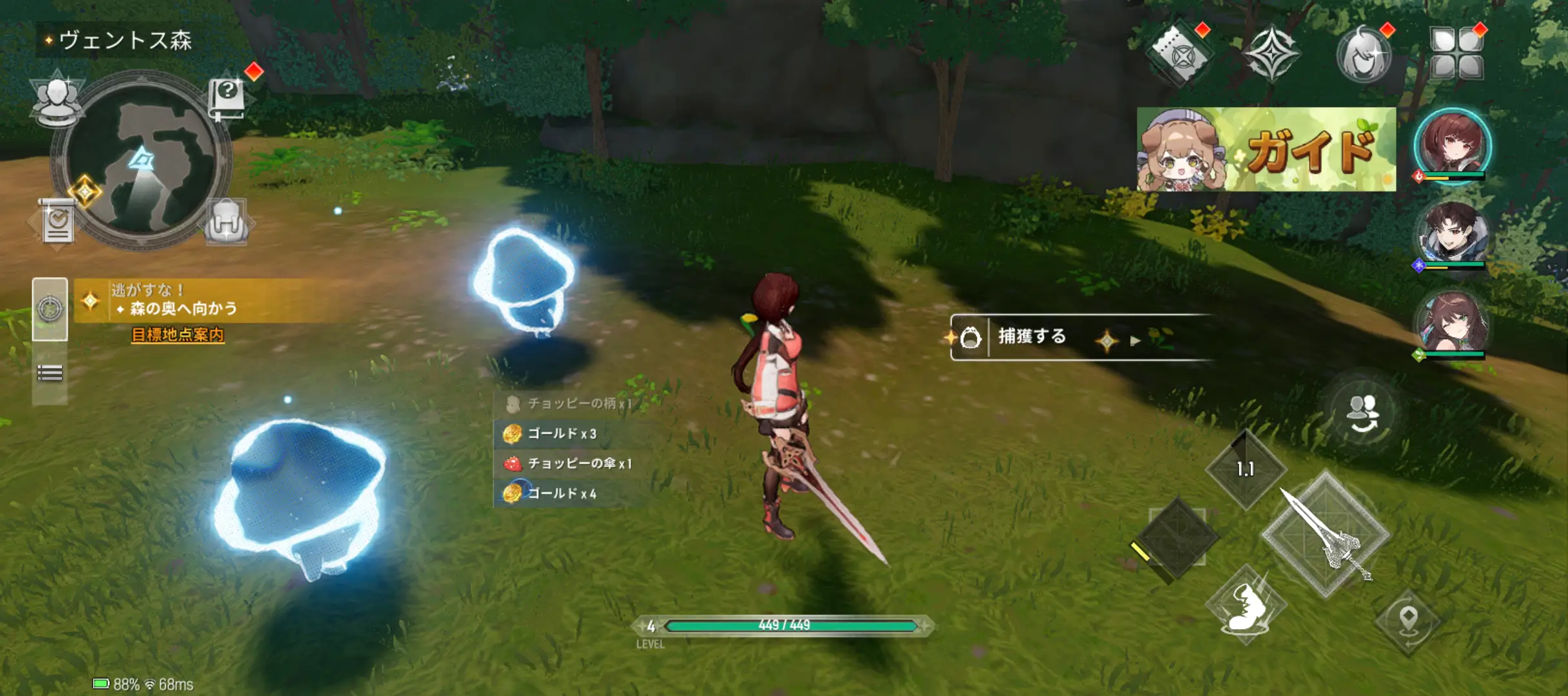
Task: Open the four-square main menu grid
Action: coord(1456,55)
